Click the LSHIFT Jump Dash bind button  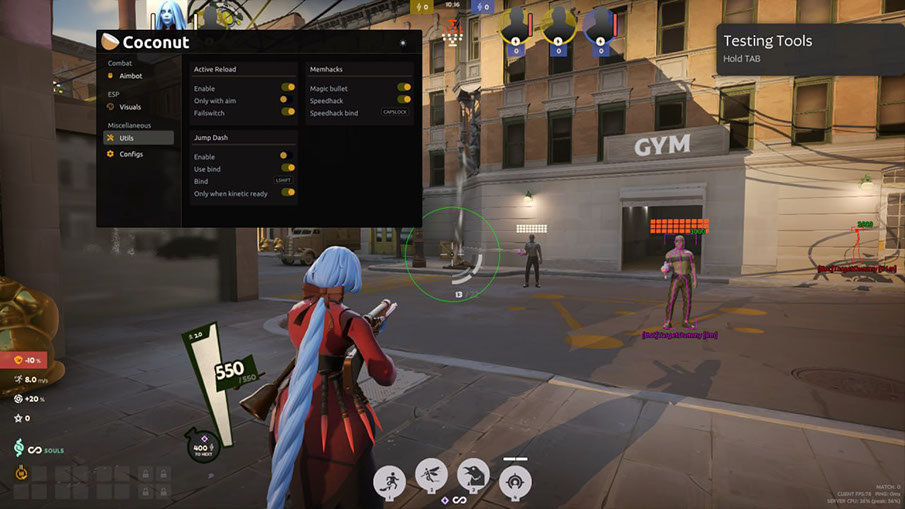(x=283, y=181)
